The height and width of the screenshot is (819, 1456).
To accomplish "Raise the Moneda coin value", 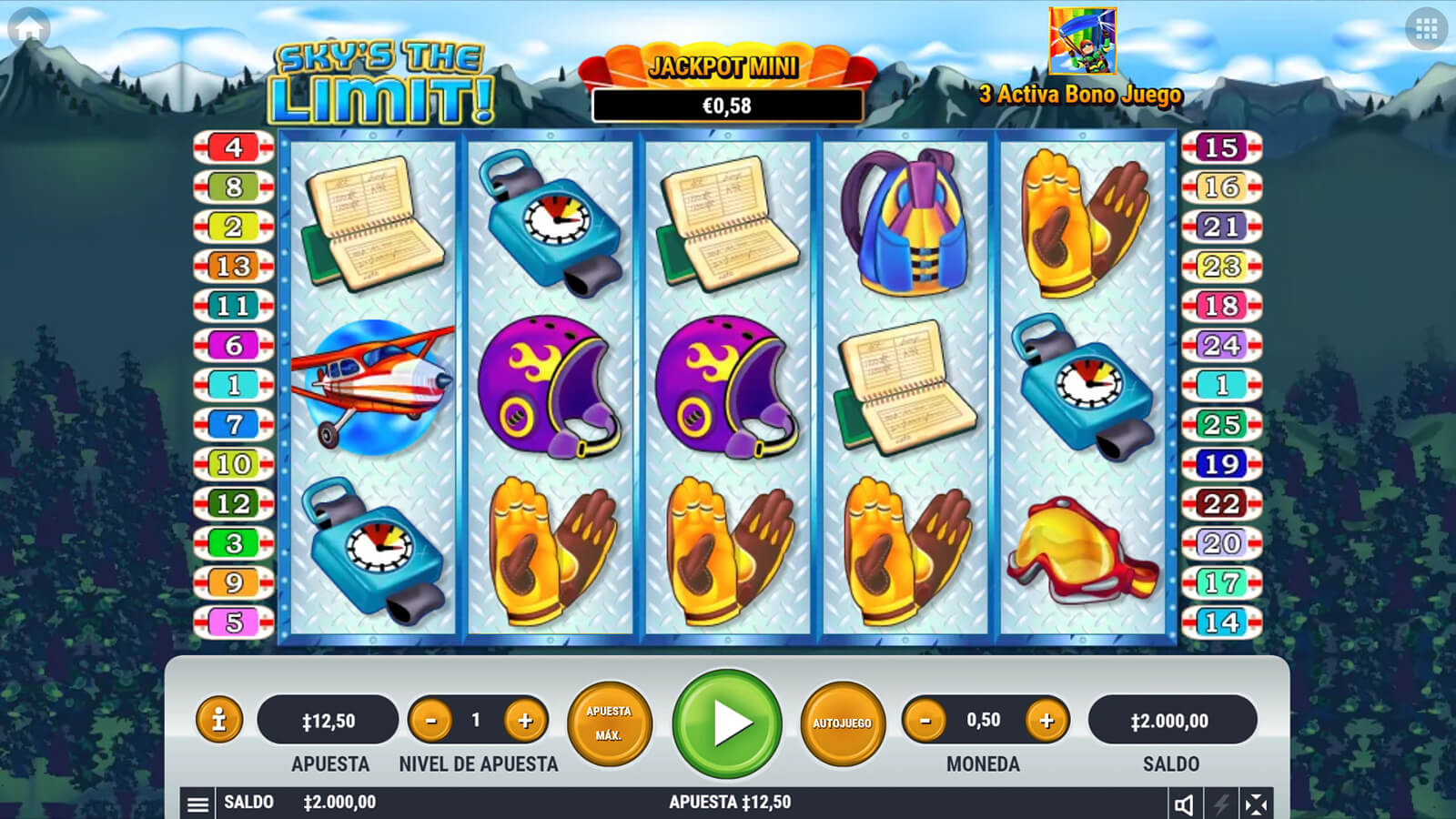I will click(x=1046, y=721).
